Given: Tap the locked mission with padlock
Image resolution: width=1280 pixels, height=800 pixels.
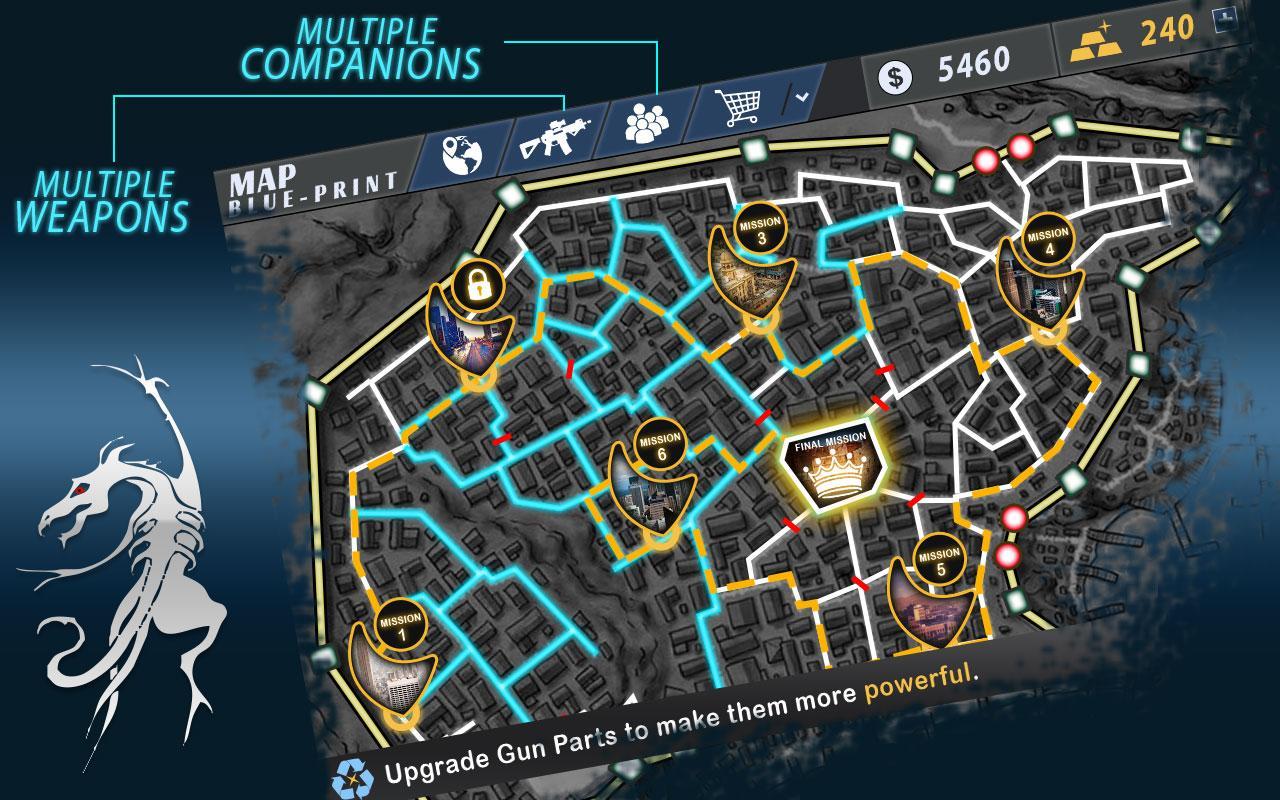Looking at the screenshot, I should (472, 318).
